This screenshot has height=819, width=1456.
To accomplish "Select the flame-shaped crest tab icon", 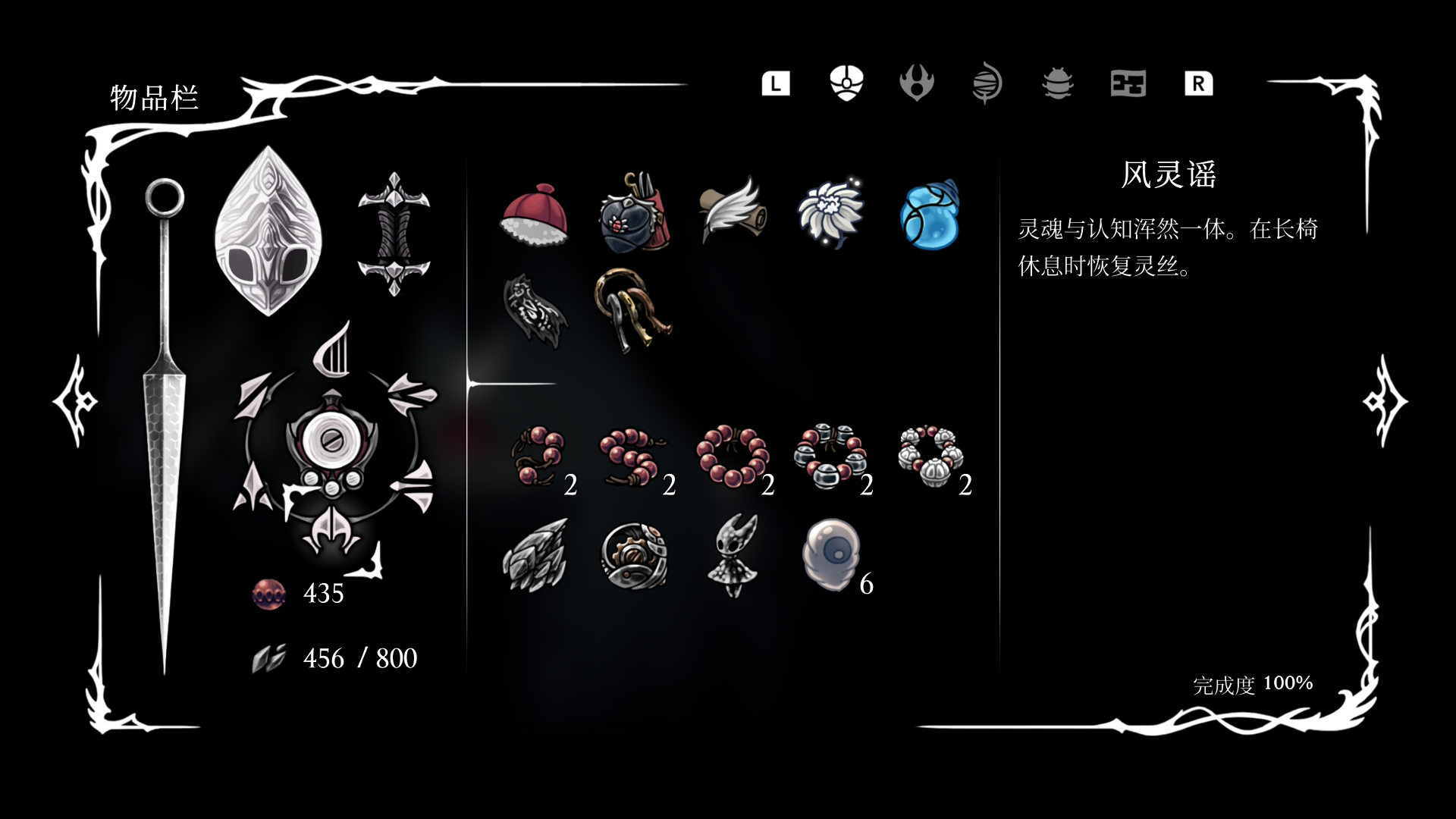I will coord(916,85).
